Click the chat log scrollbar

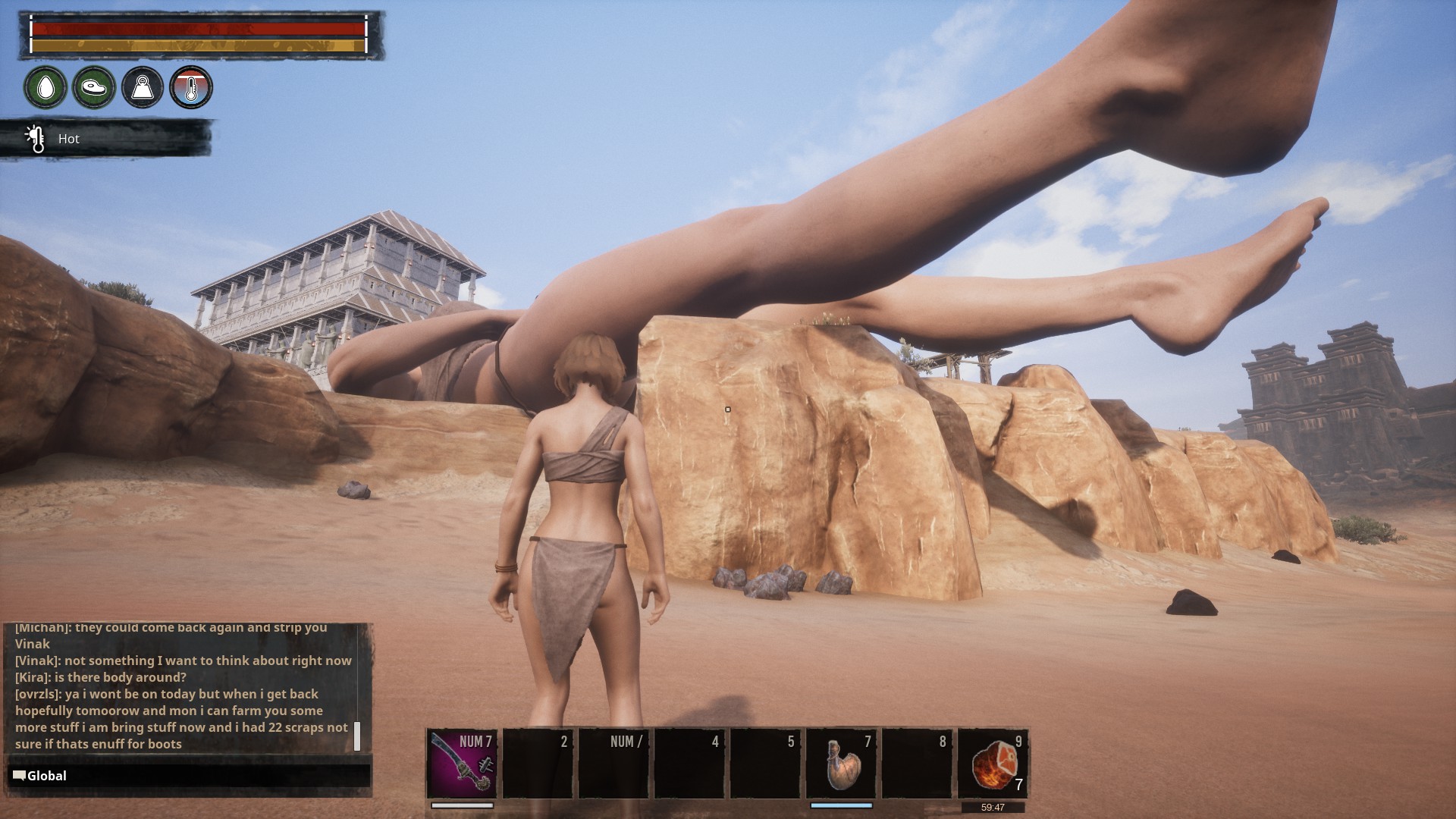357,736
